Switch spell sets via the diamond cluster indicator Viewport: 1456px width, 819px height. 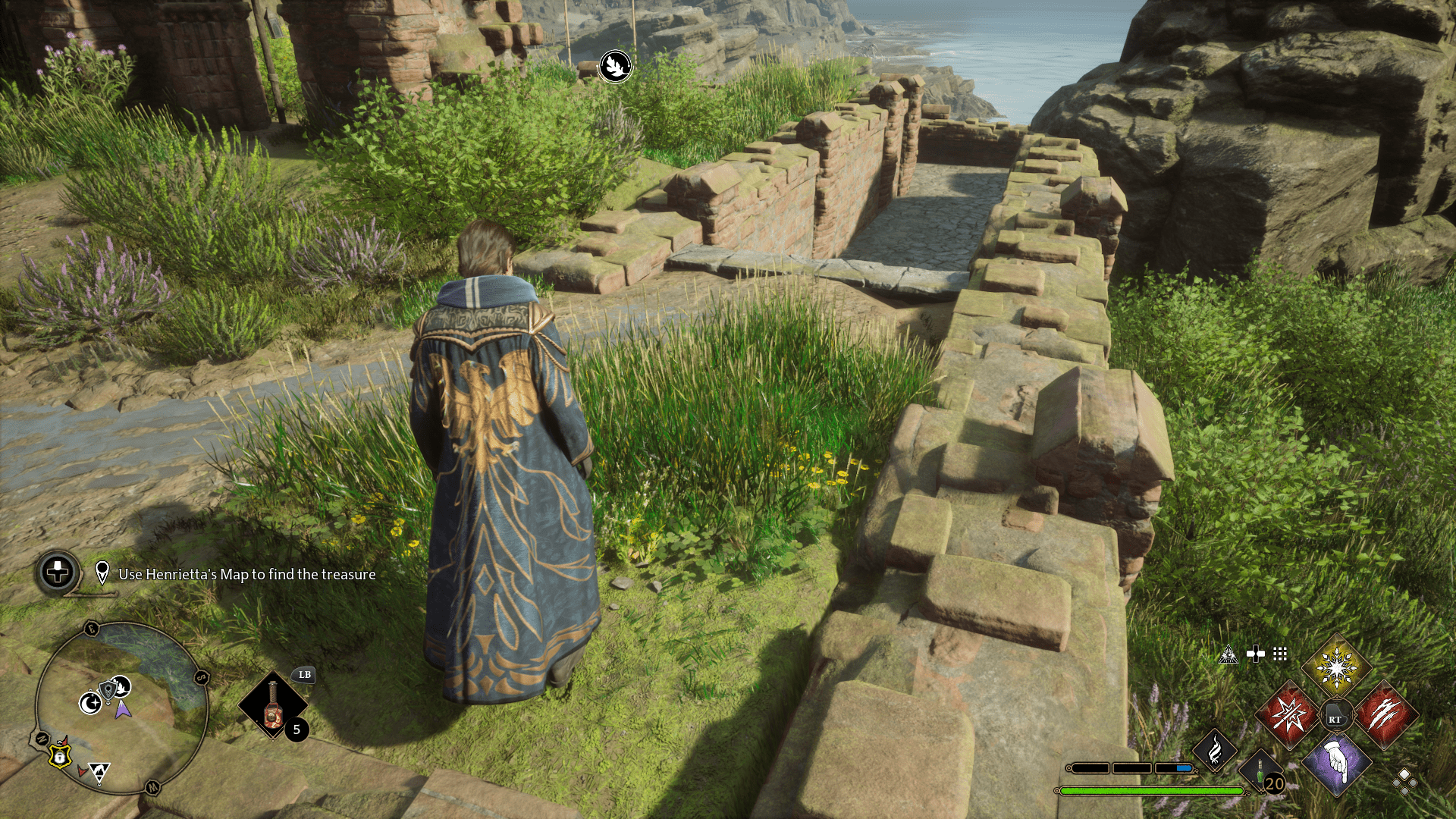tap(1404, 782)
